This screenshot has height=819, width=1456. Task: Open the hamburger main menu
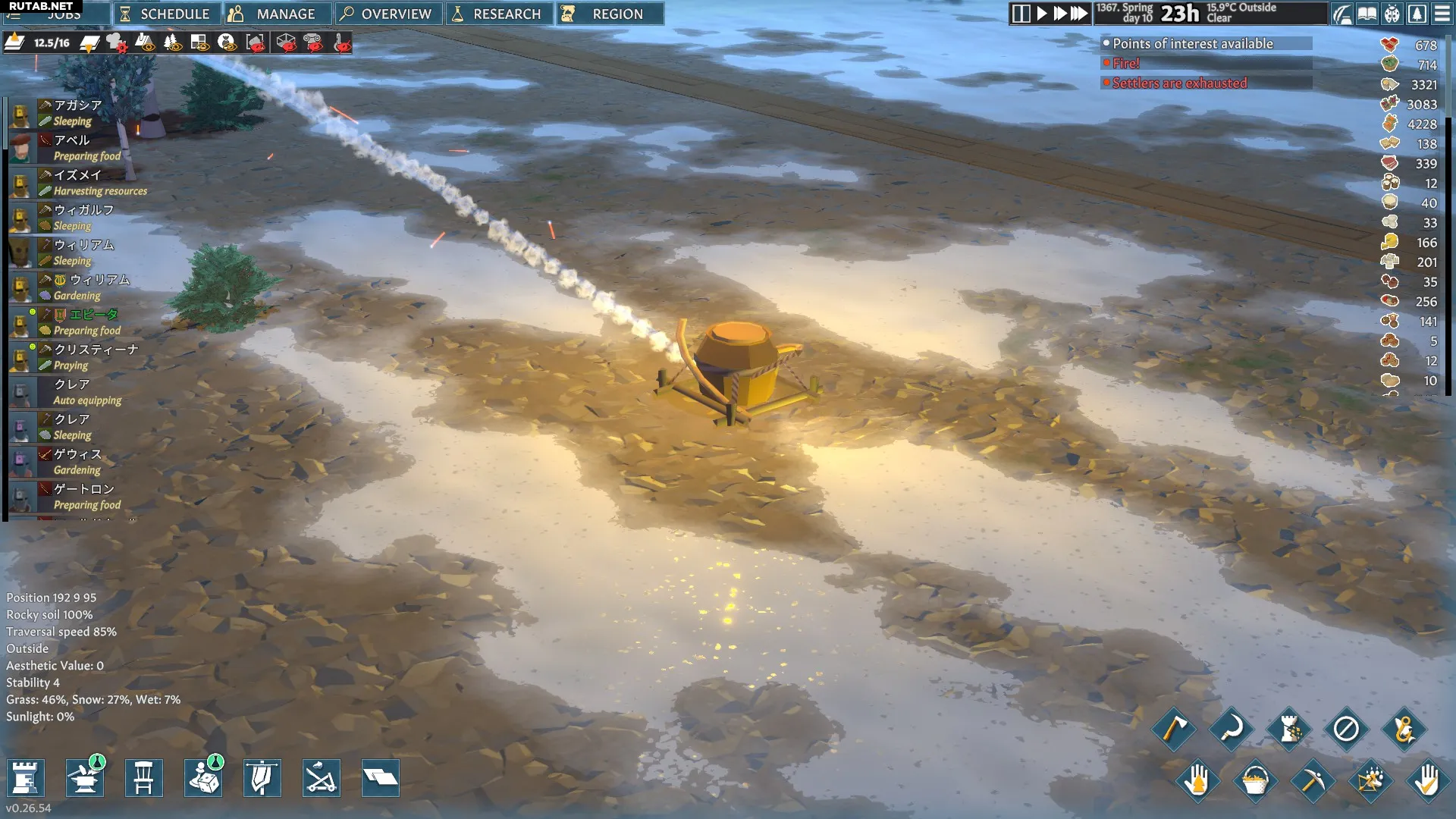[x=1442, y=14]
